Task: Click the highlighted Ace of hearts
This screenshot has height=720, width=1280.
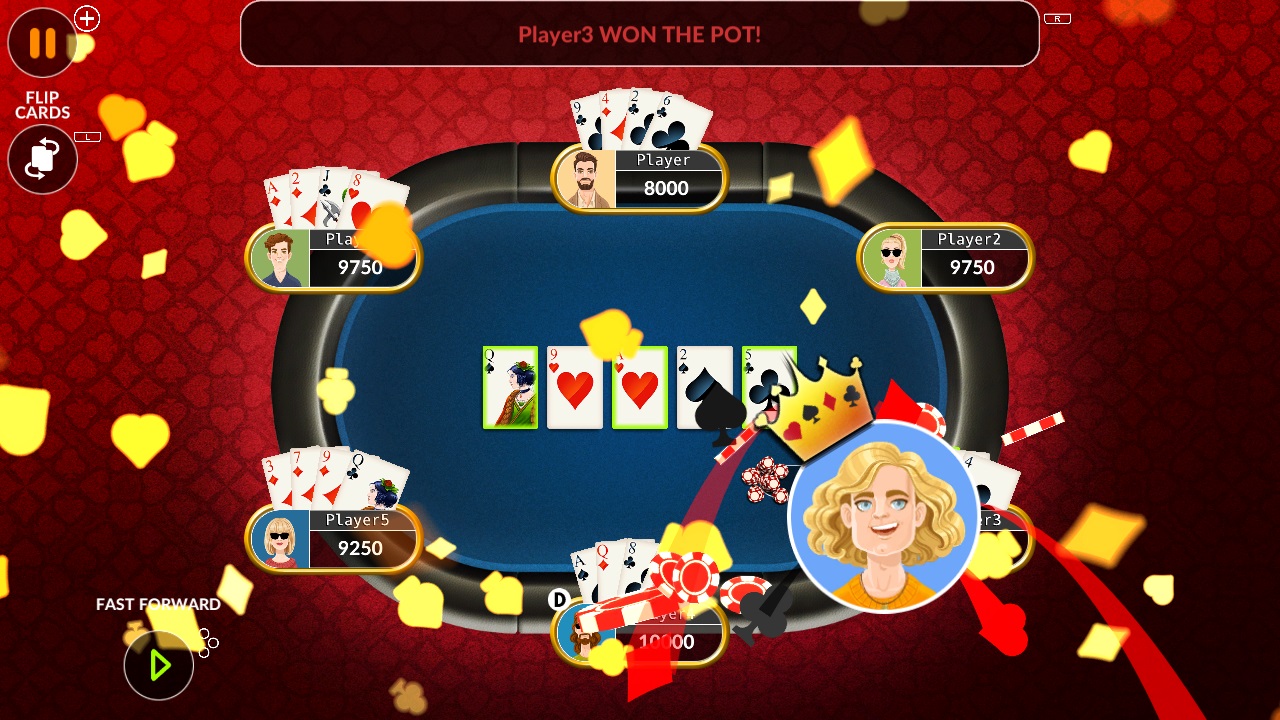Action: 640,387
